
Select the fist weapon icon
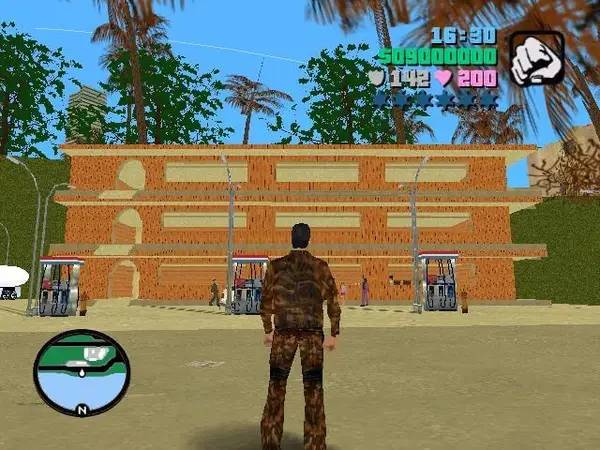pos(537,58)
